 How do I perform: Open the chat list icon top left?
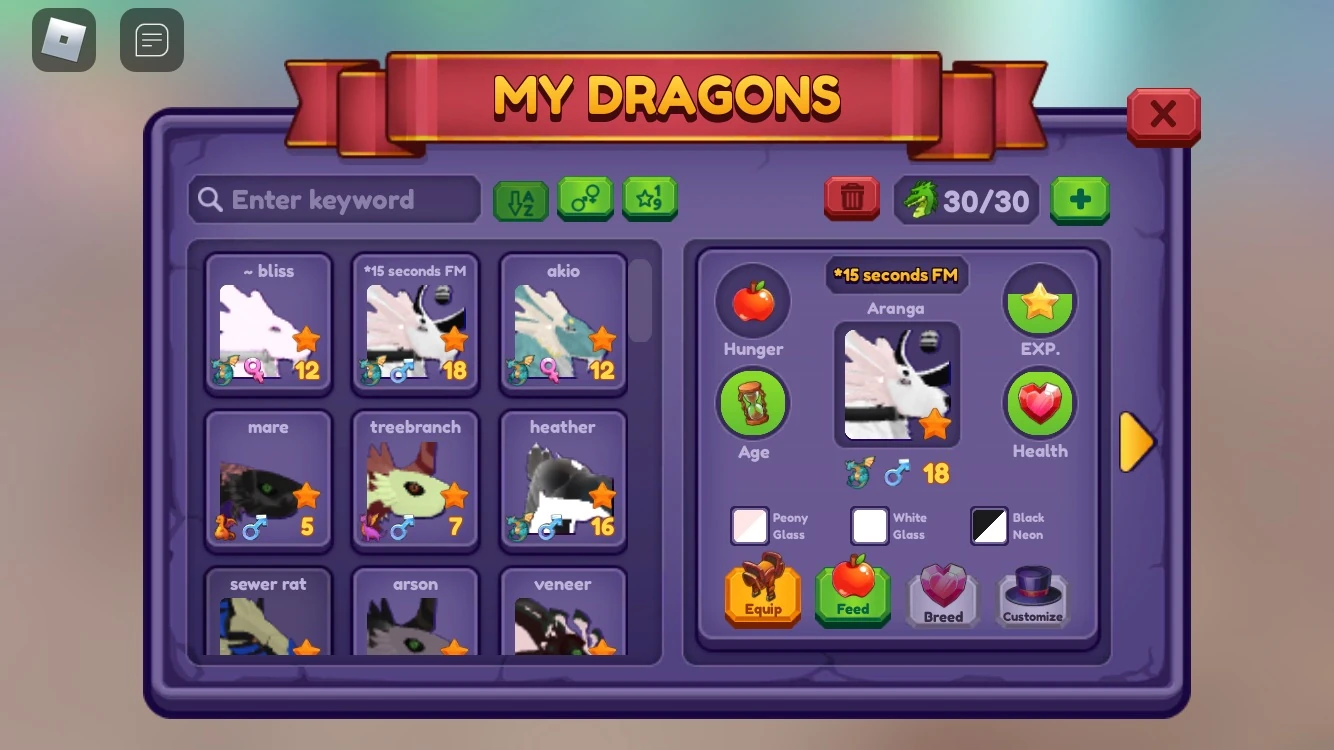coord(152,40)
